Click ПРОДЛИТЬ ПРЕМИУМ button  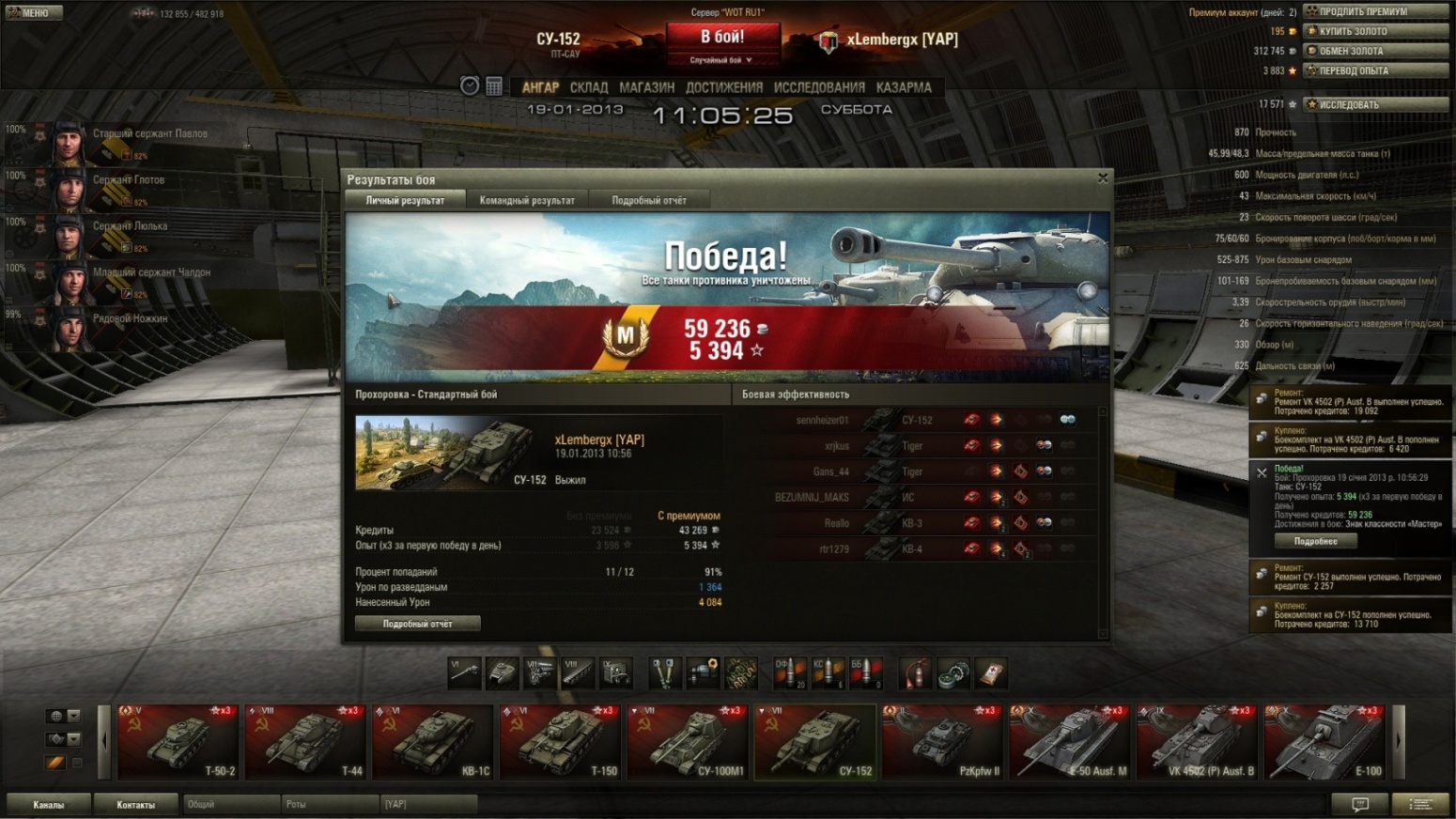(x=1375, y=11)
